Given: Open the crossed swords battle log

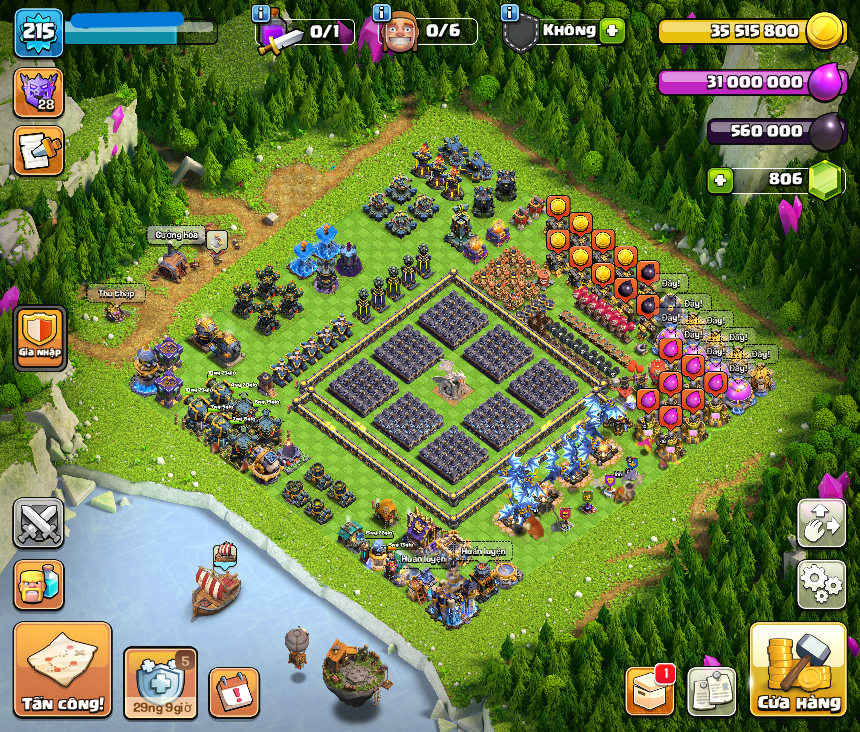Looking at the screenshot, I should click(x=39, y=523).
